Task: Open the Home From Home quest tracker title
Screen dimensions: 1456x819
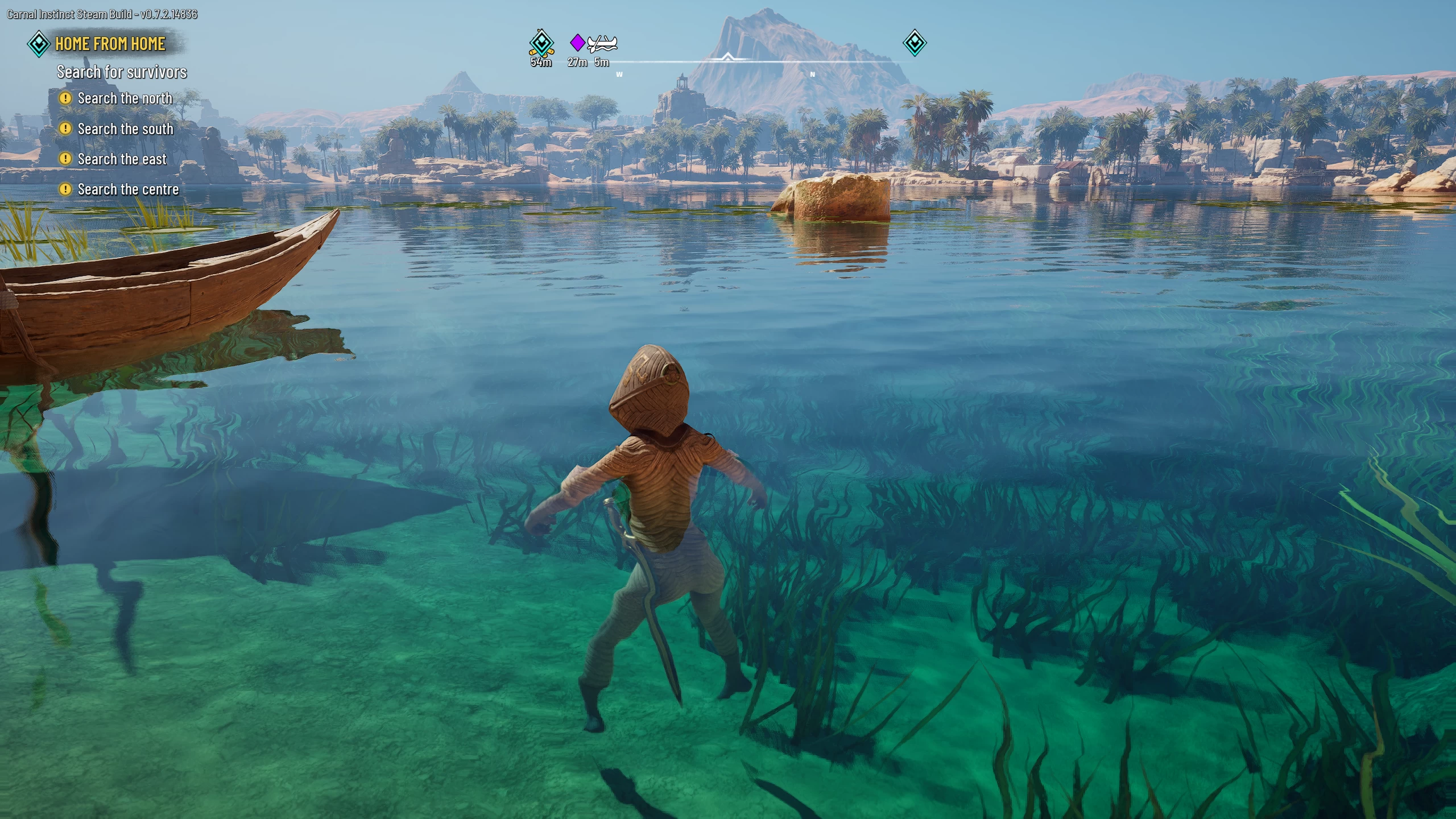Action: click(x=110, y=44)
